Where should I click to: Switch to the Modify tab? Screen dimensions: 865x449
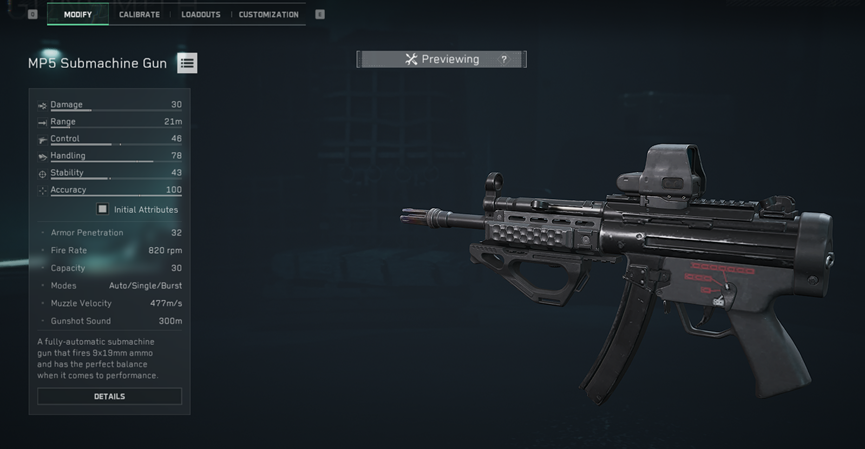78,15
